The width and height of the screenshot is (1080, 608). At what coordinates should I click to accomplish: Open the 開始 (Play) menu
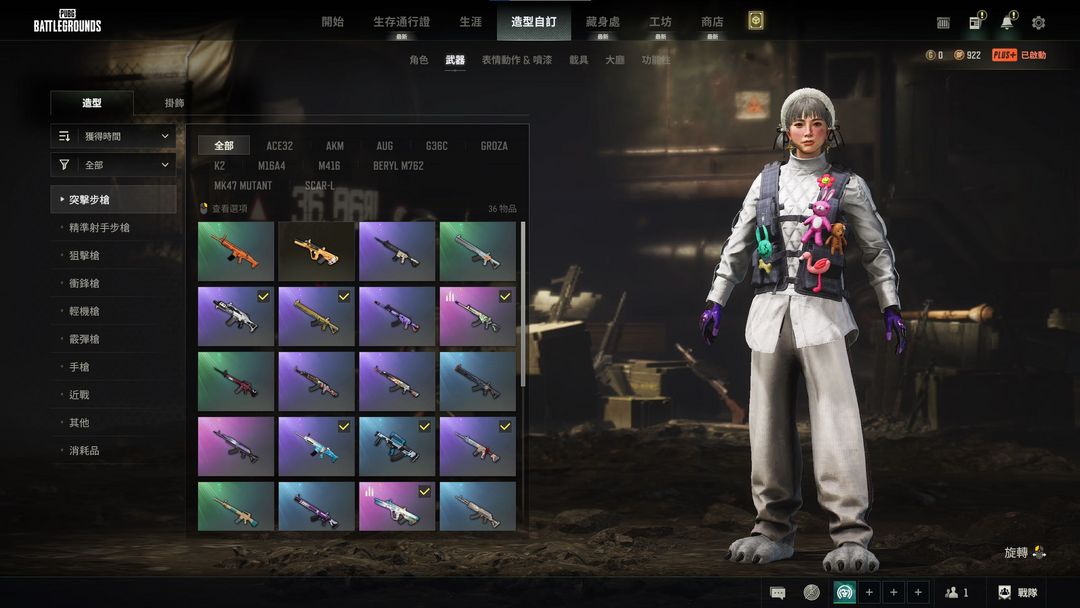pos(332,22)
